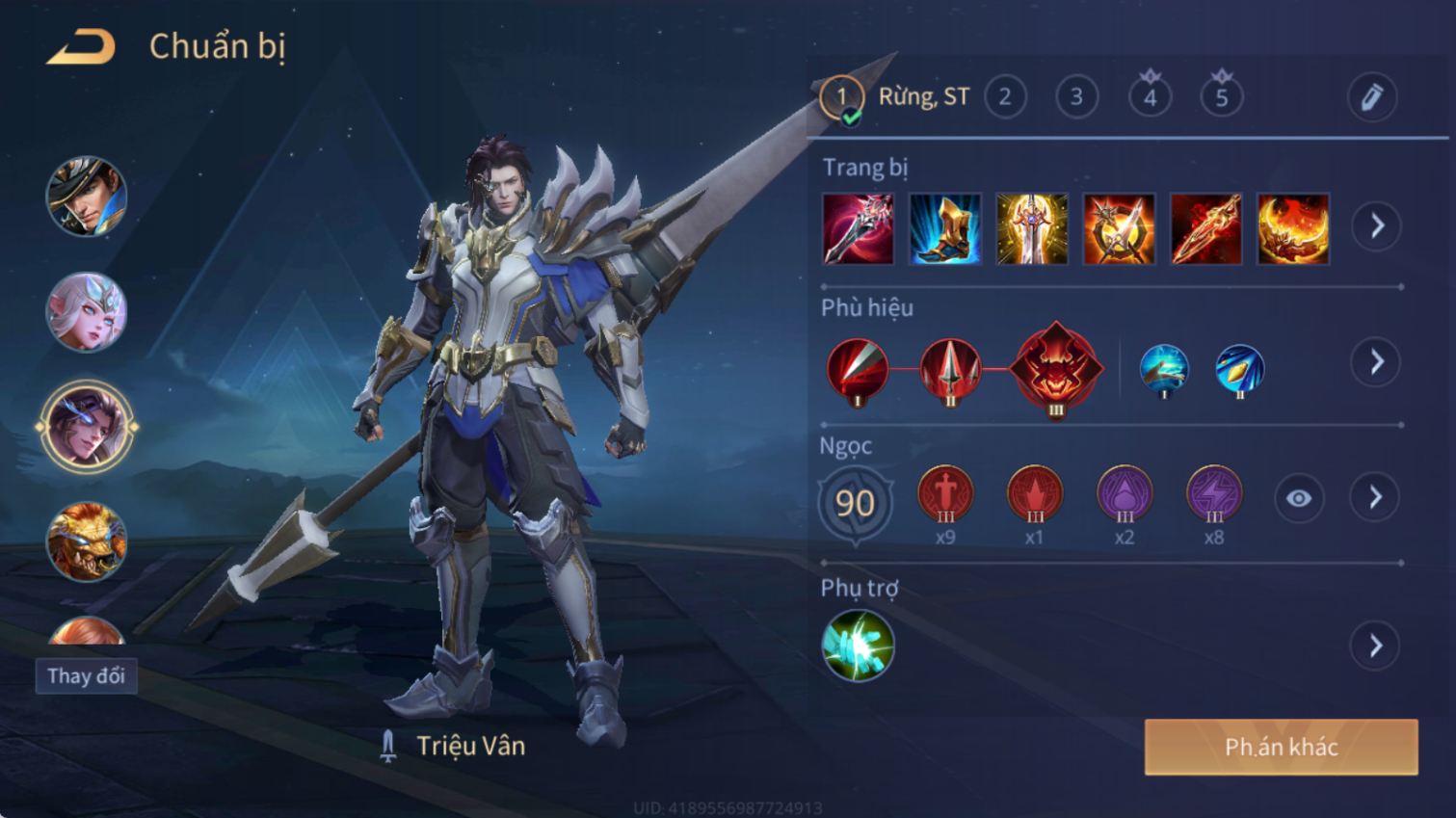Viewport: 1456px width, 818px height.
Task: Click the orange Phản khắc button
Action: pyautogui.click(x=1281, y=747)
